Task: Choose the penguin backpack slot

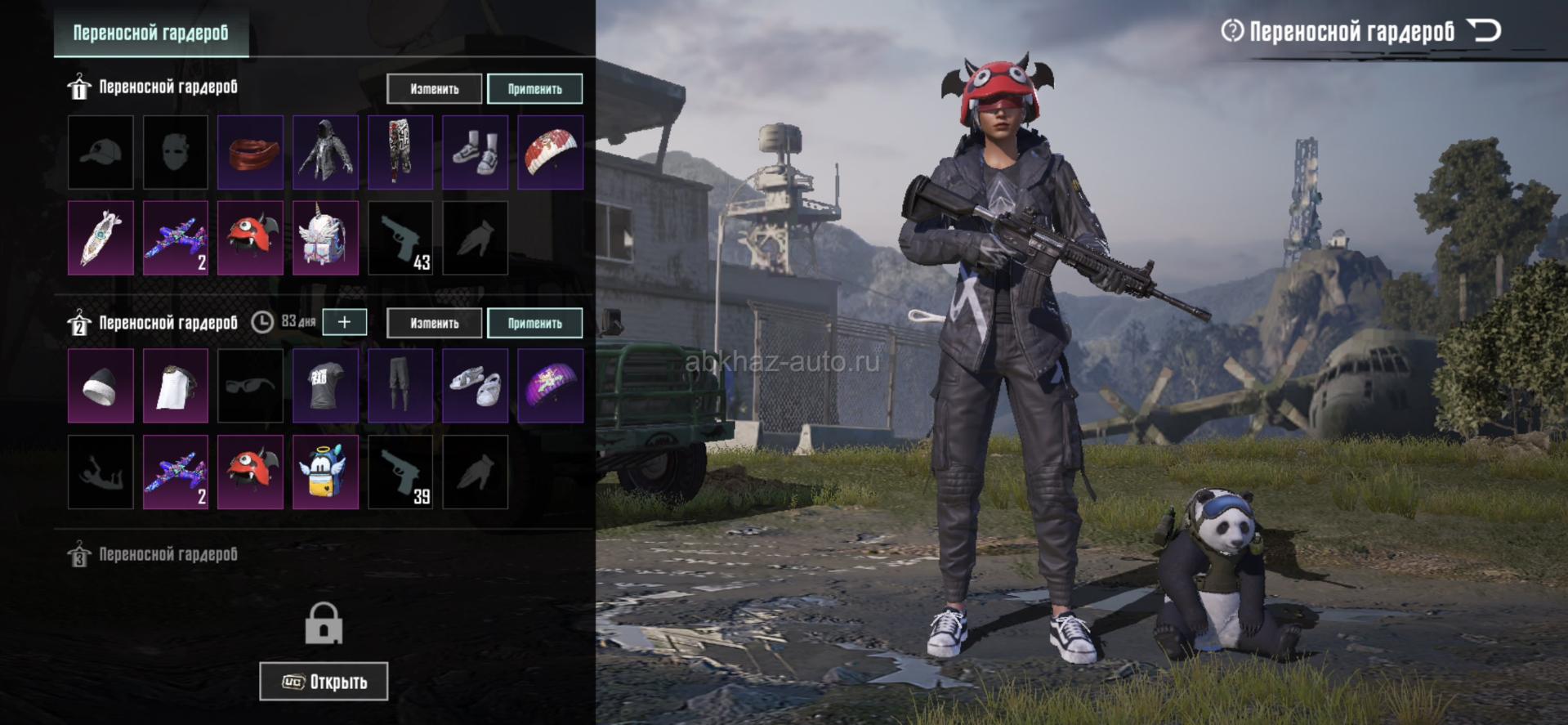Action: click(325, 472)
